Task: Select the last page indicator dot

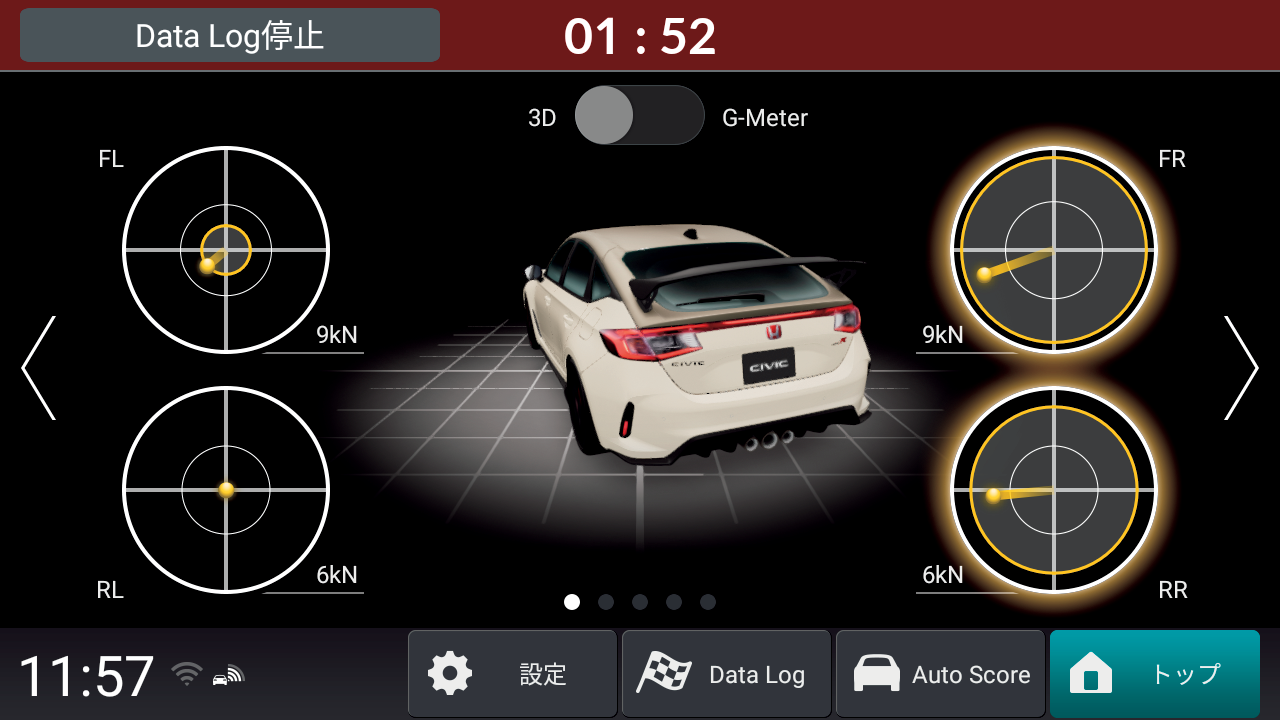Action: (x=707, y=602)
